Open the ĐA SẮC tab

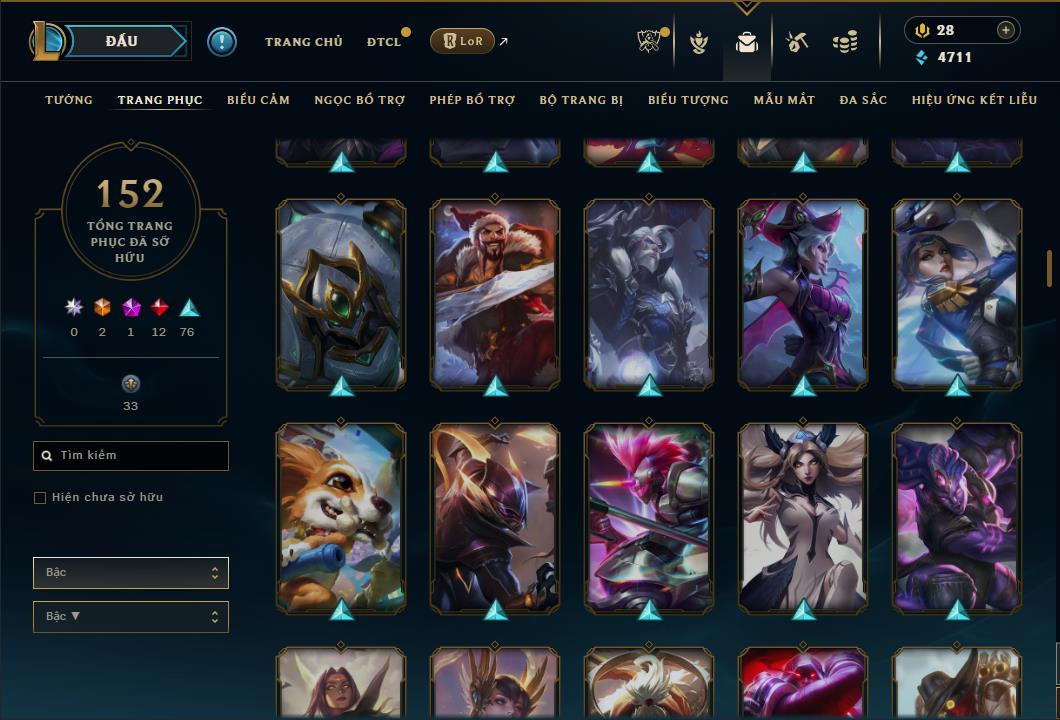click(x=863, y=100)
